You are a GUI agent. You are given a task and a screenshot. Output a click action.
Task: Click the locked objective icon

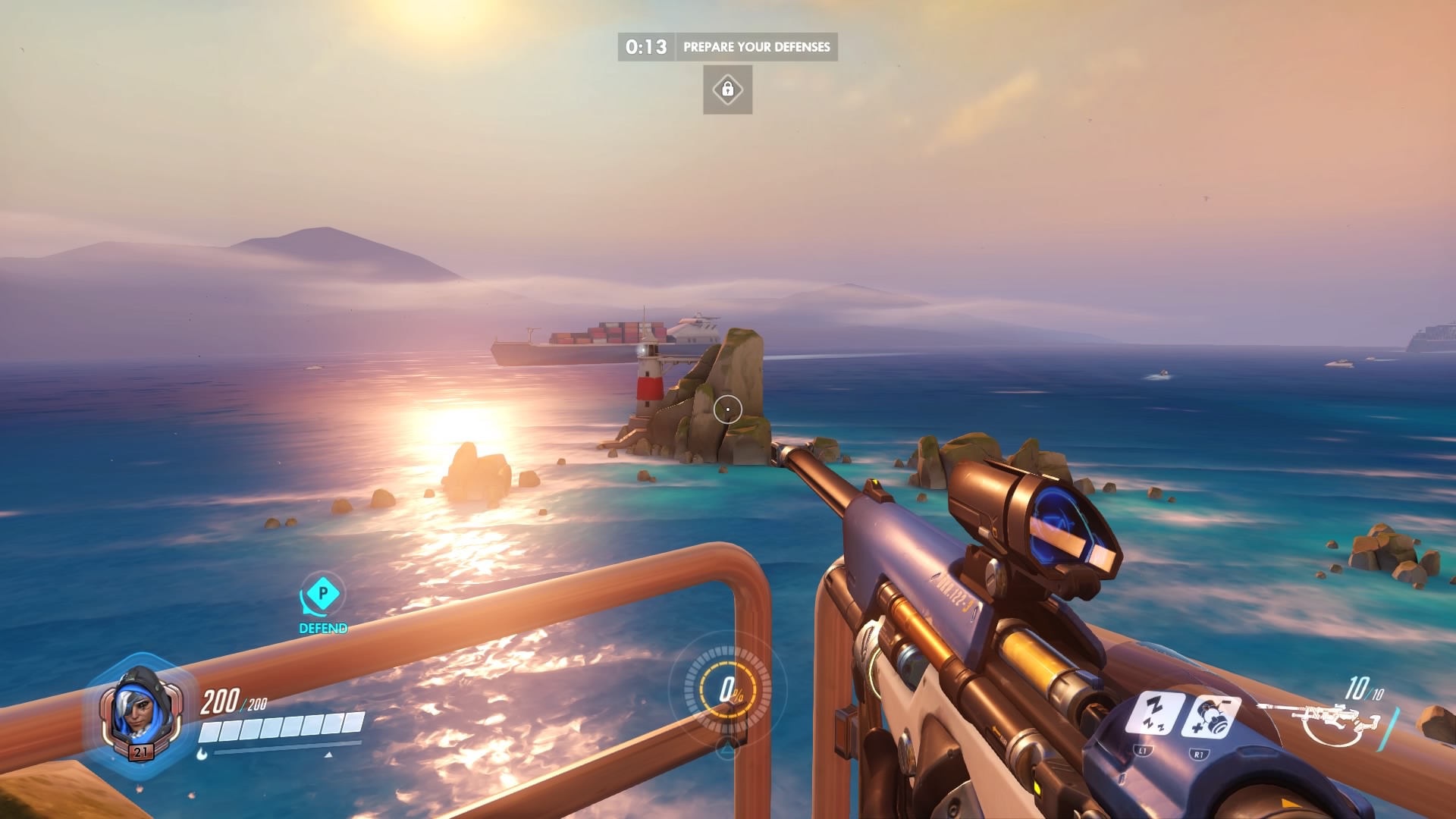[x=727, y=89]
